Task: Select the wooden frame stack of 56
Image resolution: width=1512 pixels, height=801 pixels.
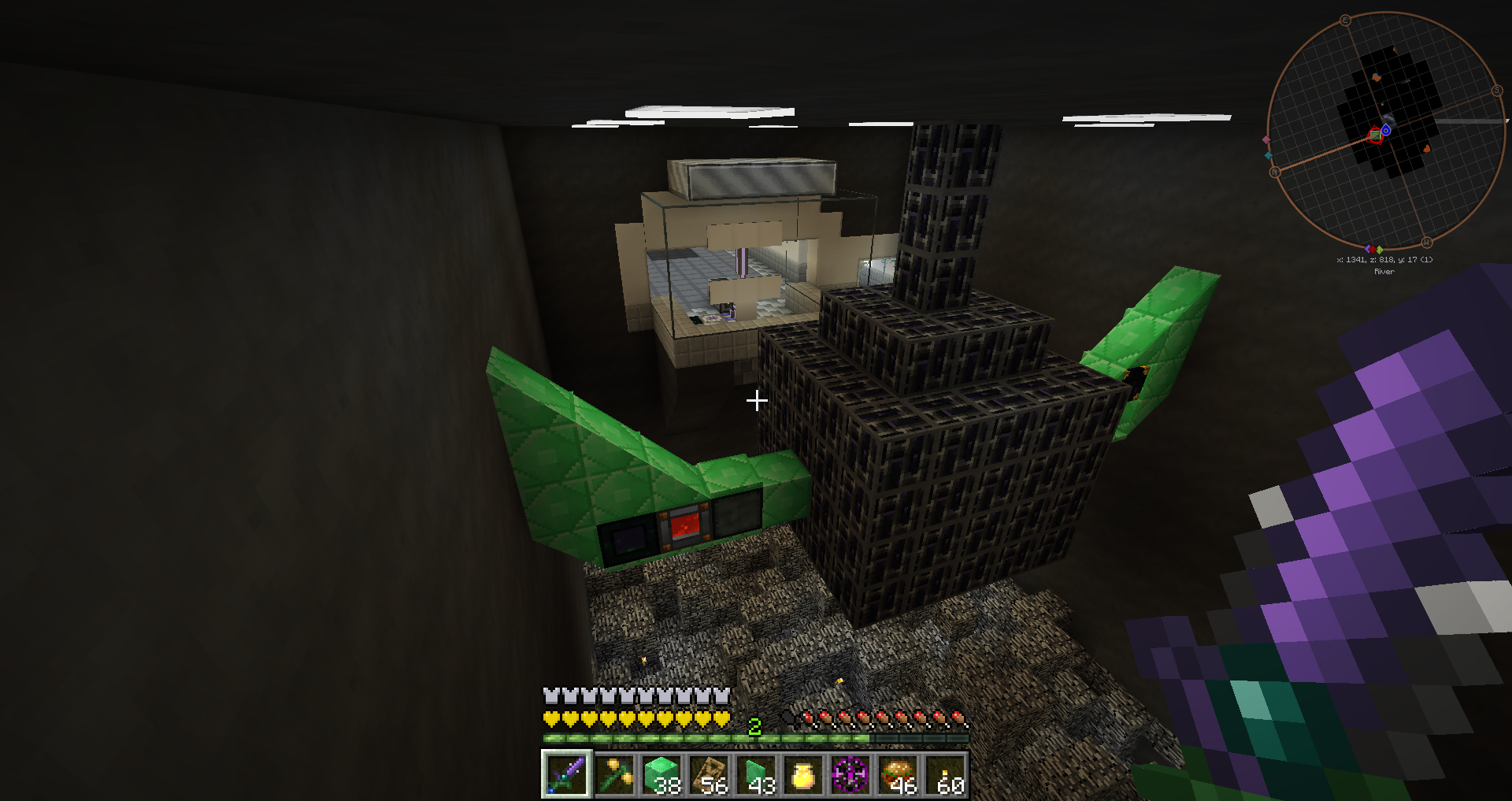Action: click(709, 773)
